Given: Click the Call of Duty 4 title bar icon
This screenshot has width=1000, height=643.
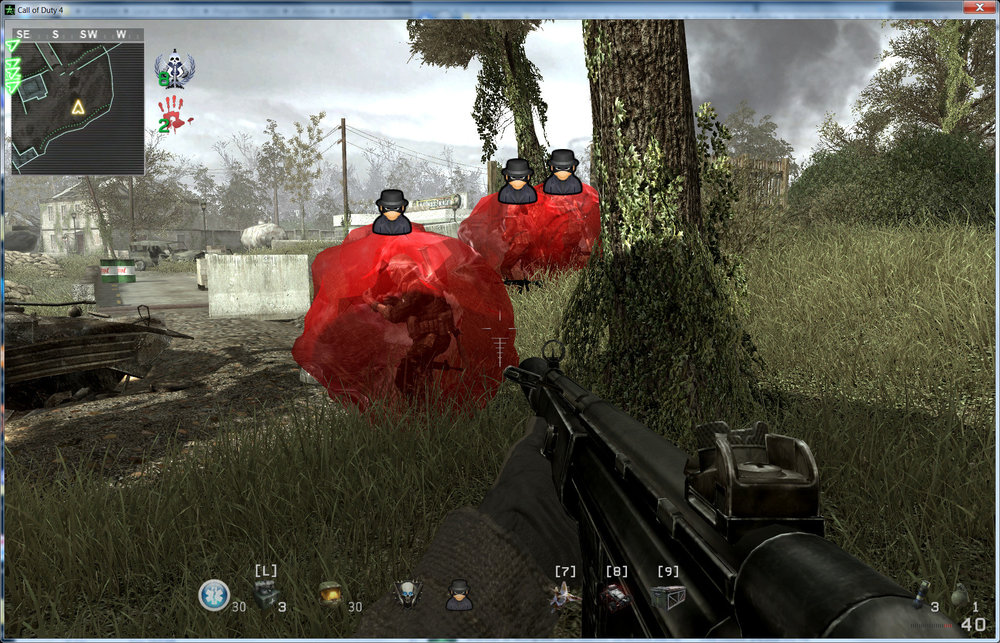Looking at the screenshot, I should 9,9.
